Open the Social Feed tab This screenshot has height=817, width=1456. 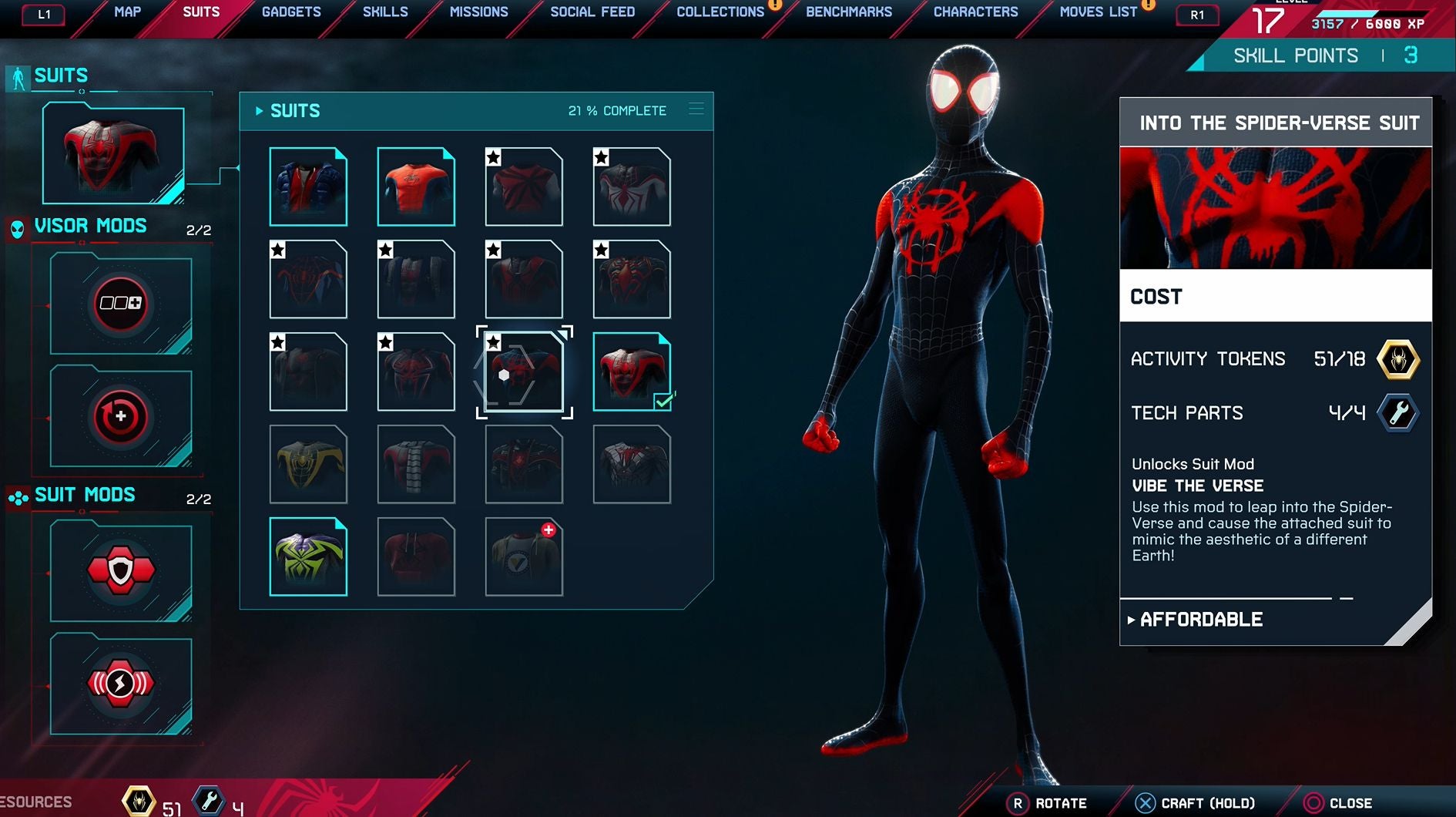[x=592, y=12]
